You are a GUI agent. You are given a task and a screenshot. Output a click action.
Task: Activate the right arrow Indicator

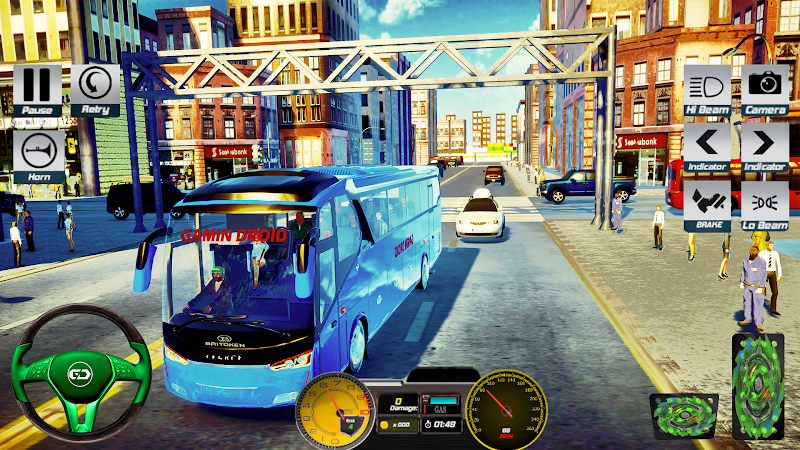tap(766, 145)
